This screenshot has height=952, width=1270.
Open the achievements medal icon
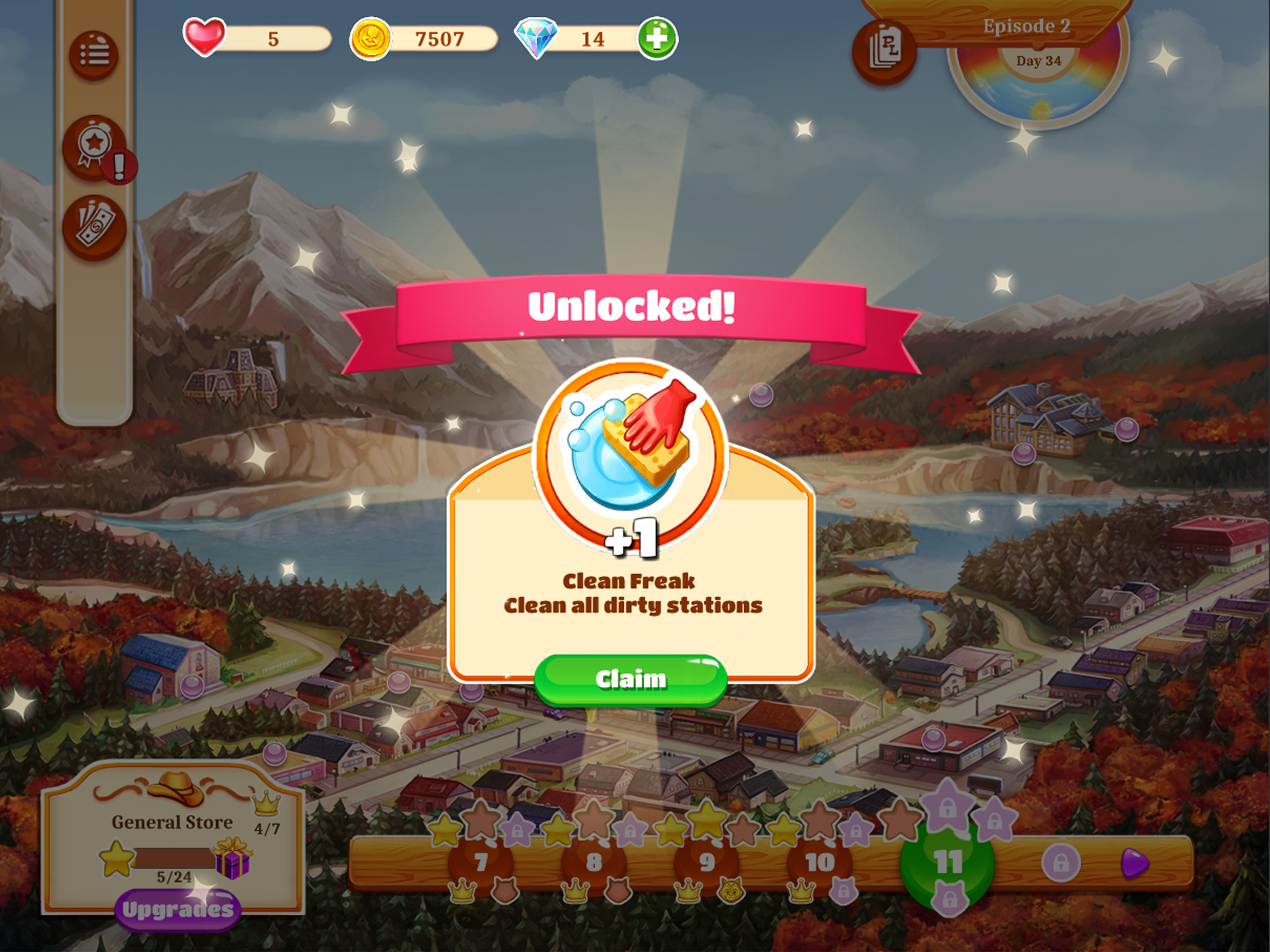pos(94,147)
